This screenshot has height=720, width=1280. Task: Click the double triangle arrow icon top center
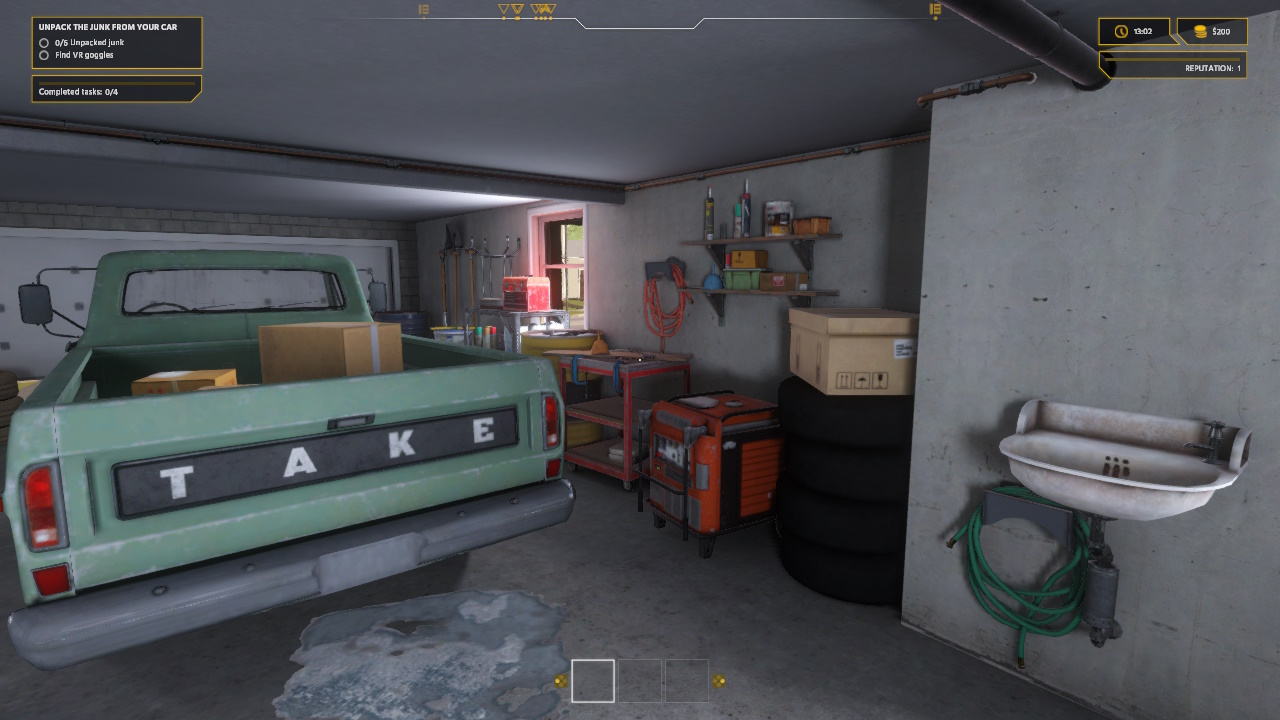[518, 9]
